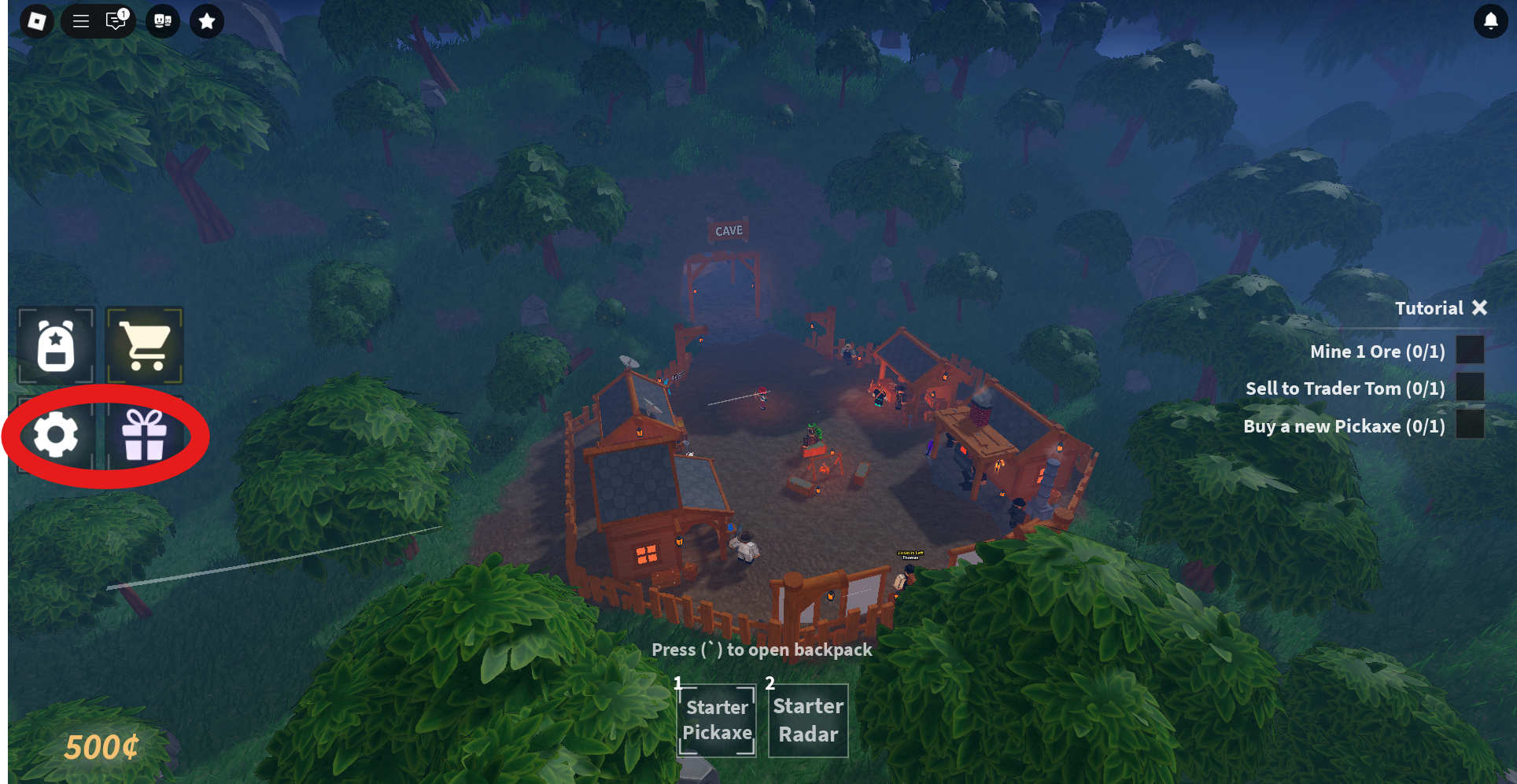The width and height of the screenshot is (1517, 784).
Task: Open the emotes faces icon
Action: click(x=162, y=21)
